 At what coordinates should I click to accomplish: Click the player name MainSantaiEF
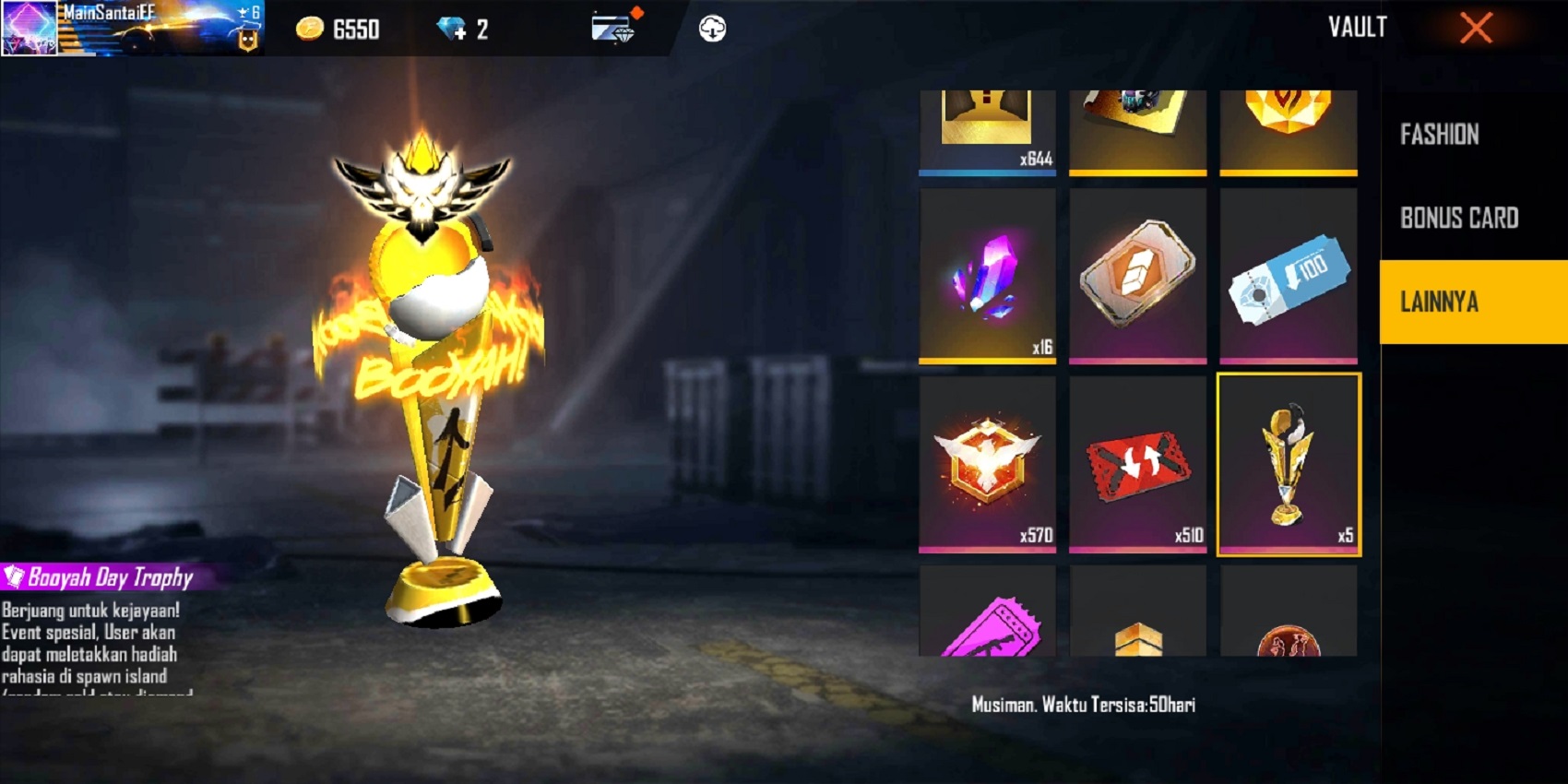pos(111,12)
